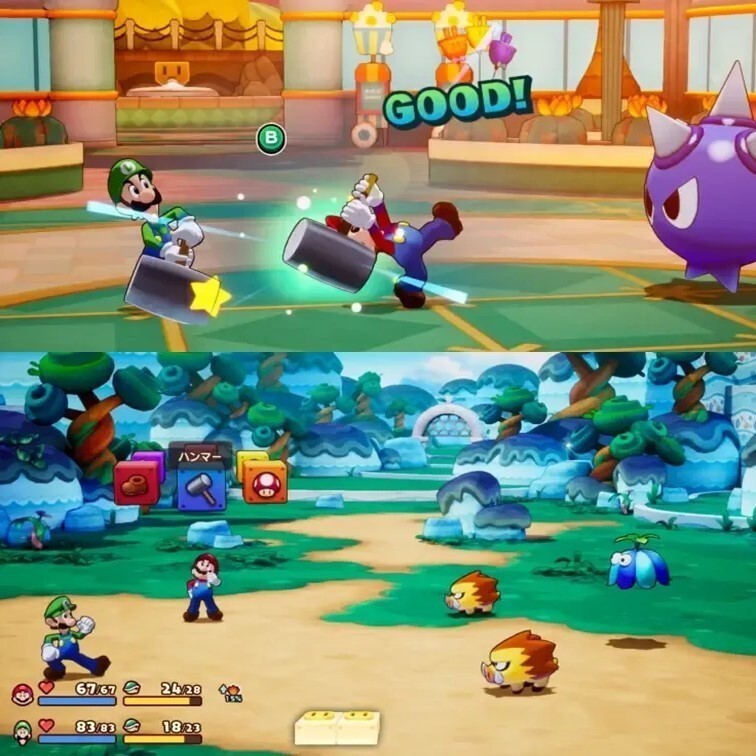Click Mario's portrait icon in the status panel
The width and height of the screenshot is (756, 756).
tap(22, 694)
